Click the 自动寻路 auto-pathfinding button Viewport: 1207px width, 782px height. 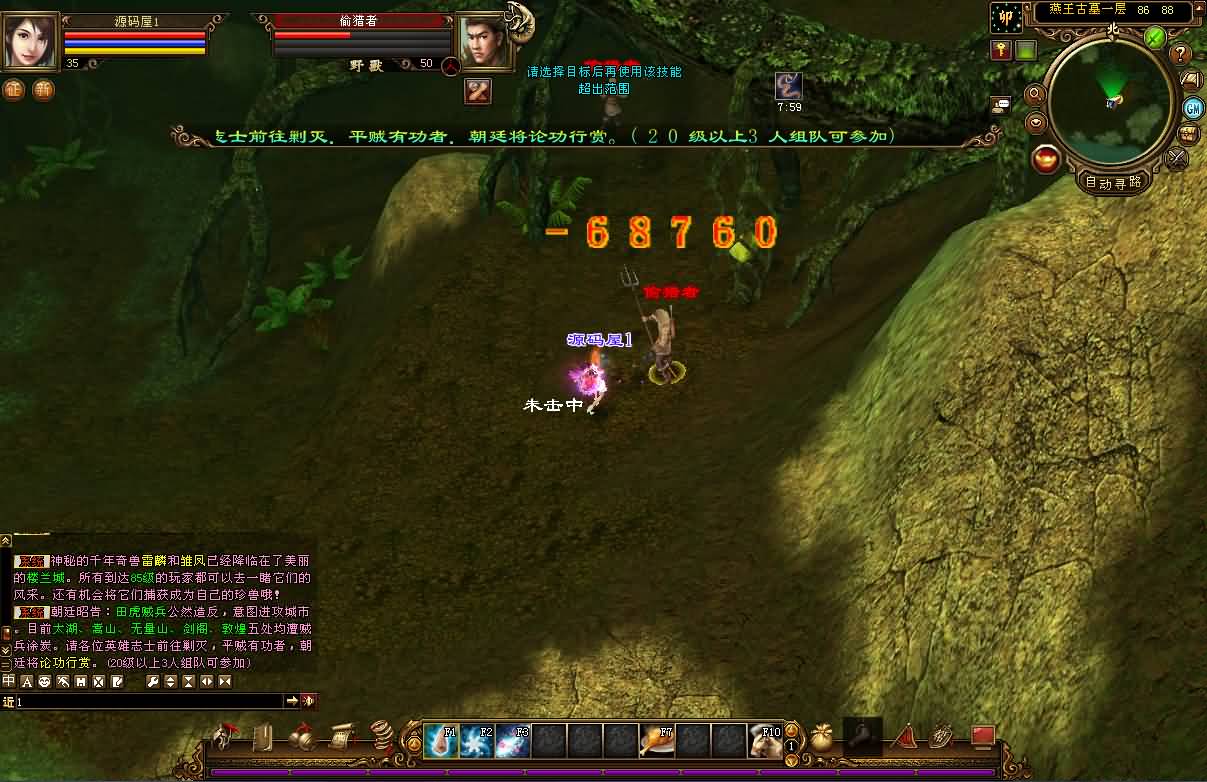[x=1113, y=182]
